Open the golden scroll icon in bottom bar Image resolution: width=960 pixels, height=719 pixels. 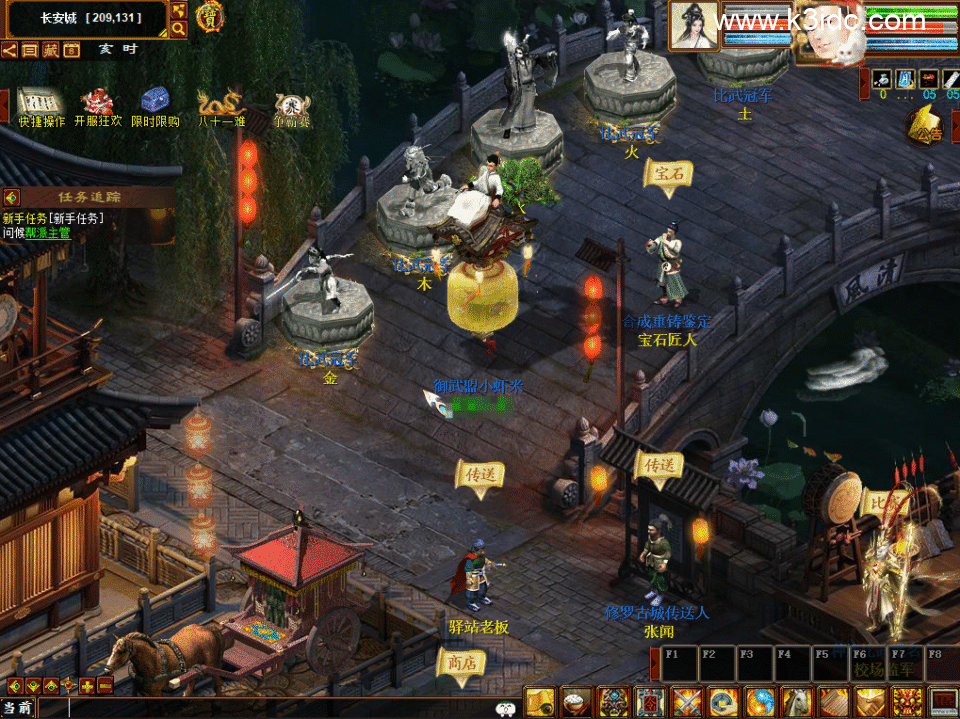(540, 701)
